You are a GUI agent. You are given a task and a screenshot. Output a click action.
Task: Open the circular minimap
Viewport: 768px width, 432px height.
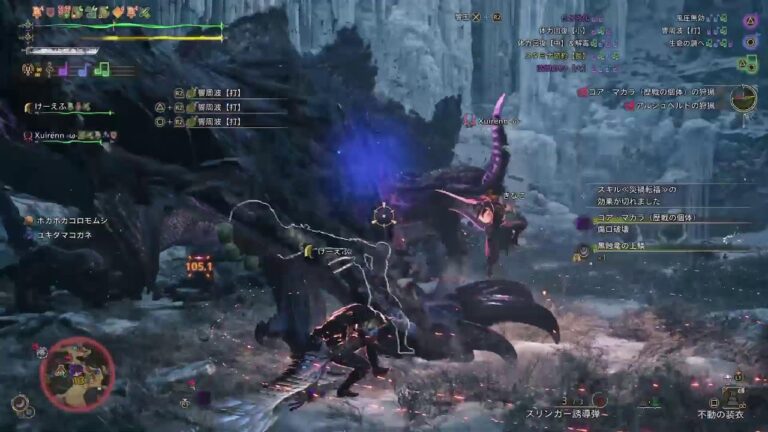77,374
